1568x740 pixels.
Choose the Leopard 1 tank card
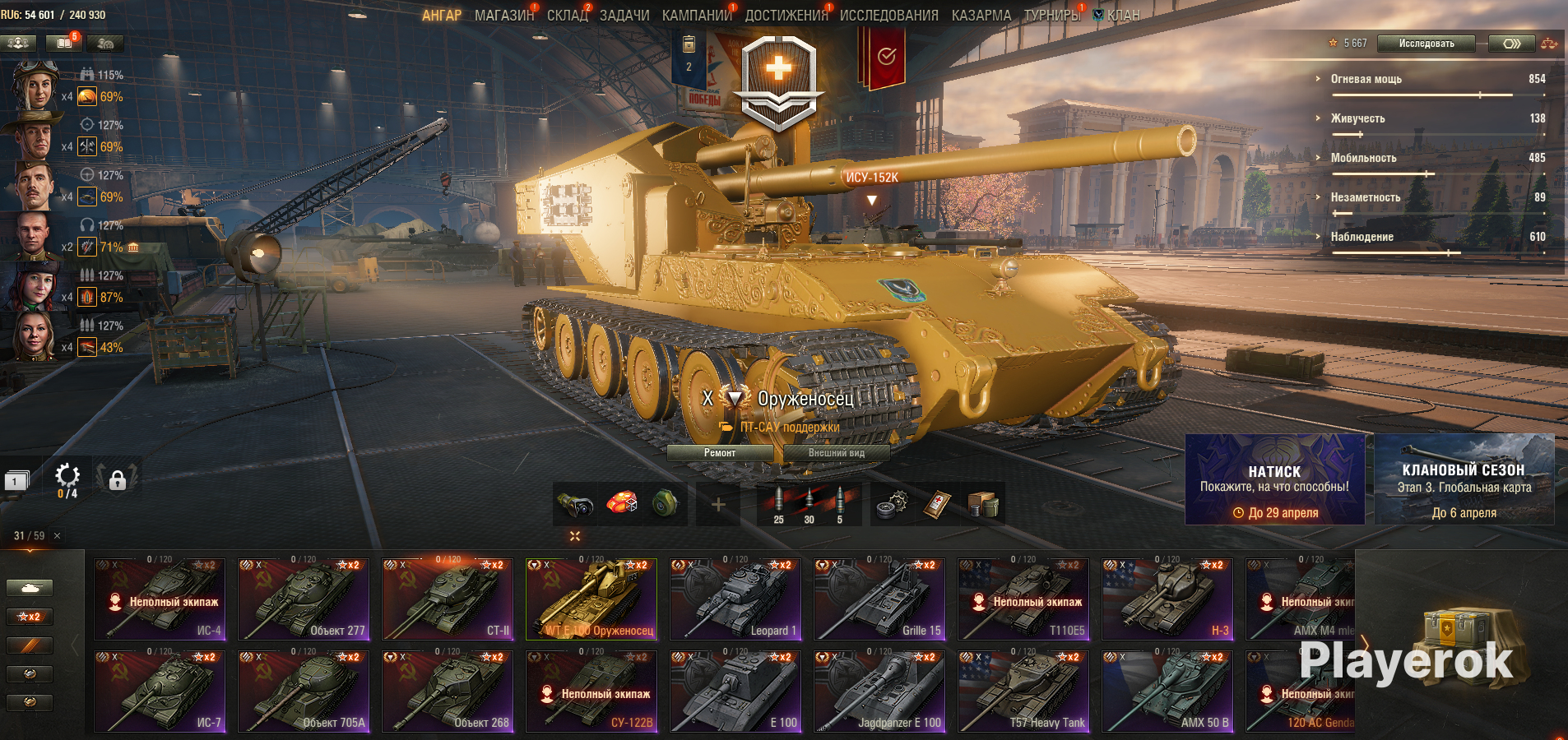tap(735, 599)
